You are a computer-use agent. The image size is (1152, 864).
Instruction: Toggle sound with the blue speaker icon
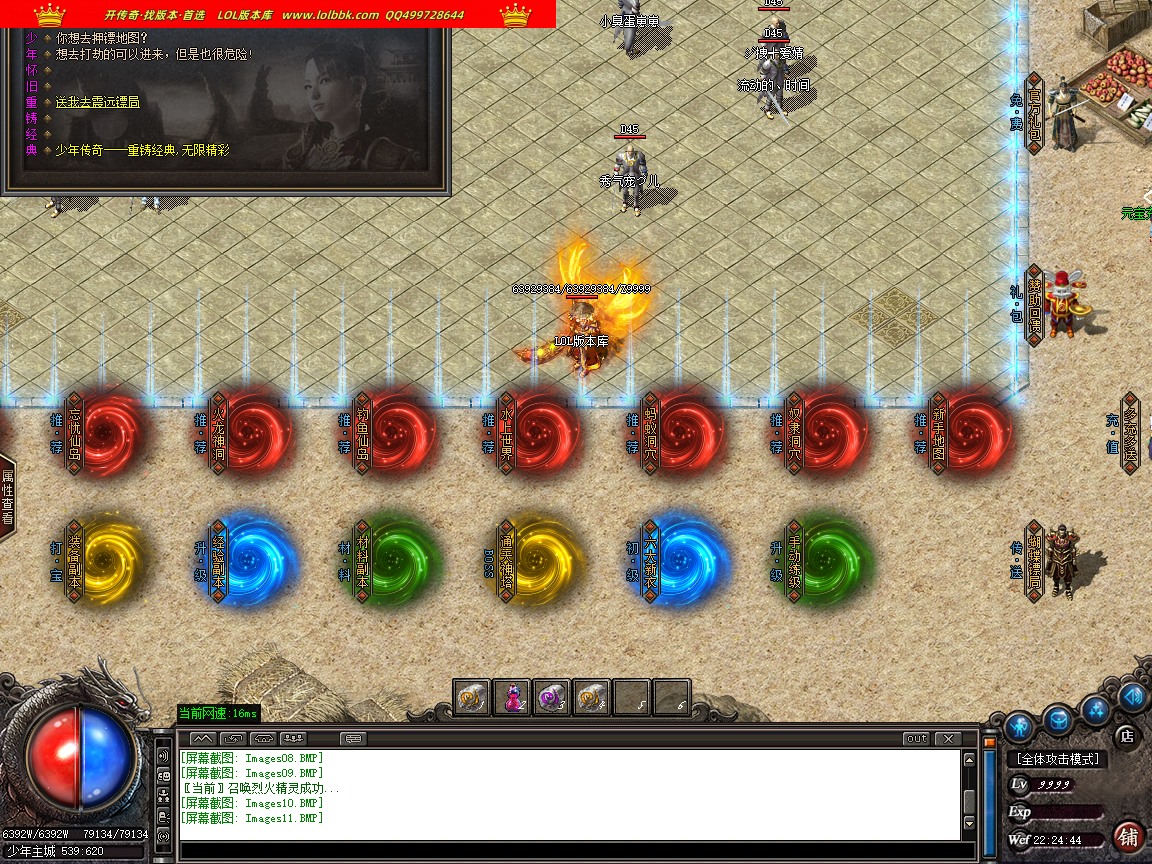click(x=1132, y=695)
